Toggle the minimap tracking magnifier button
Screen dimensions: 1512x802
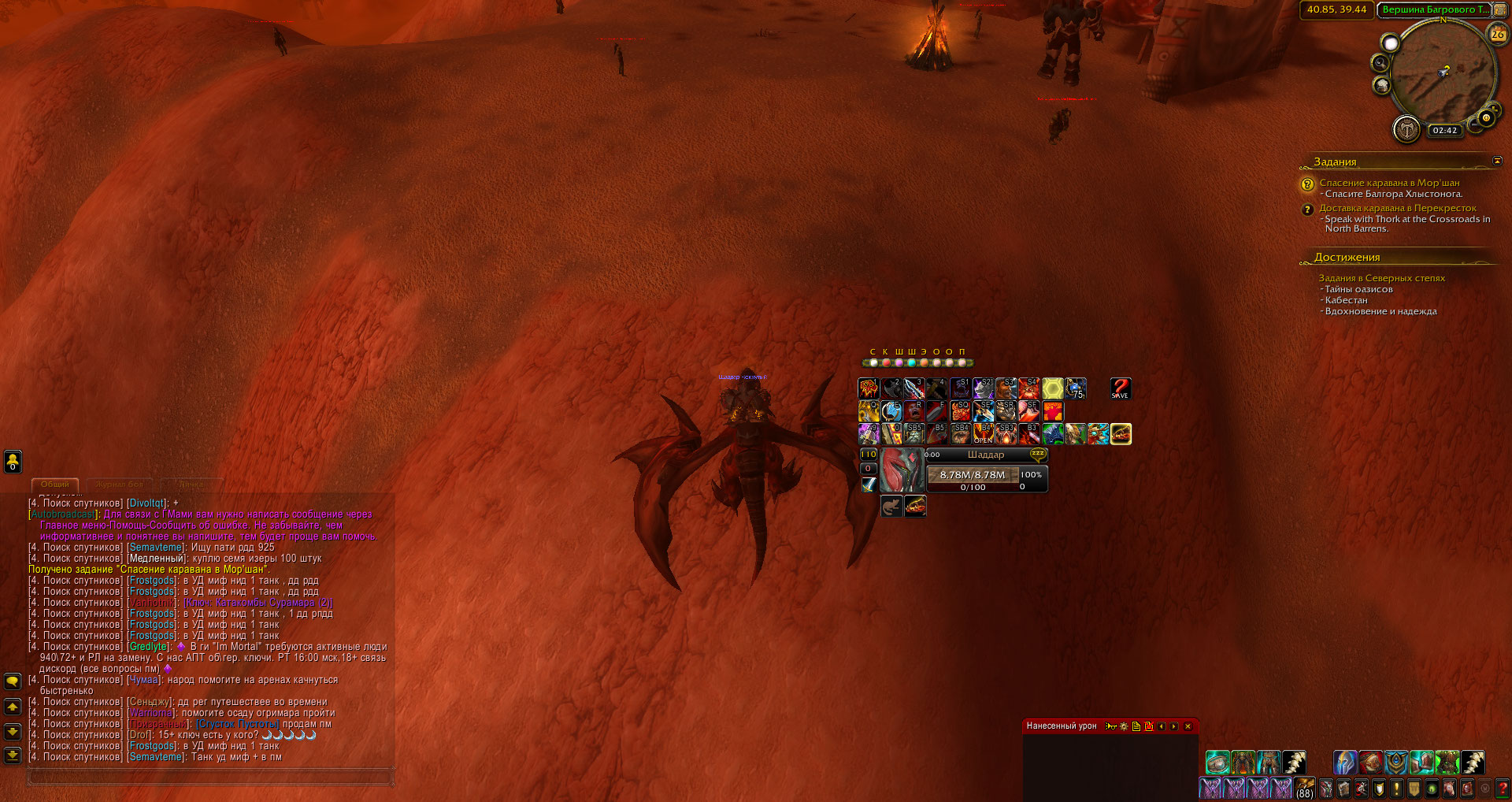point(1380,63)
